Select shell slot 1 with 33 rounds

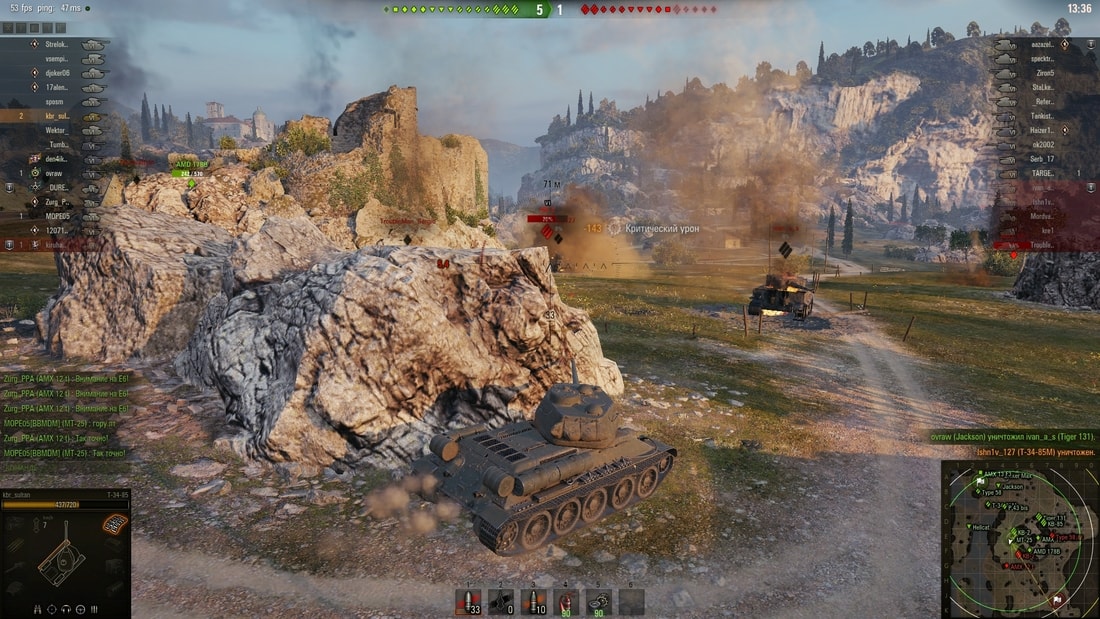coord(467,601)
